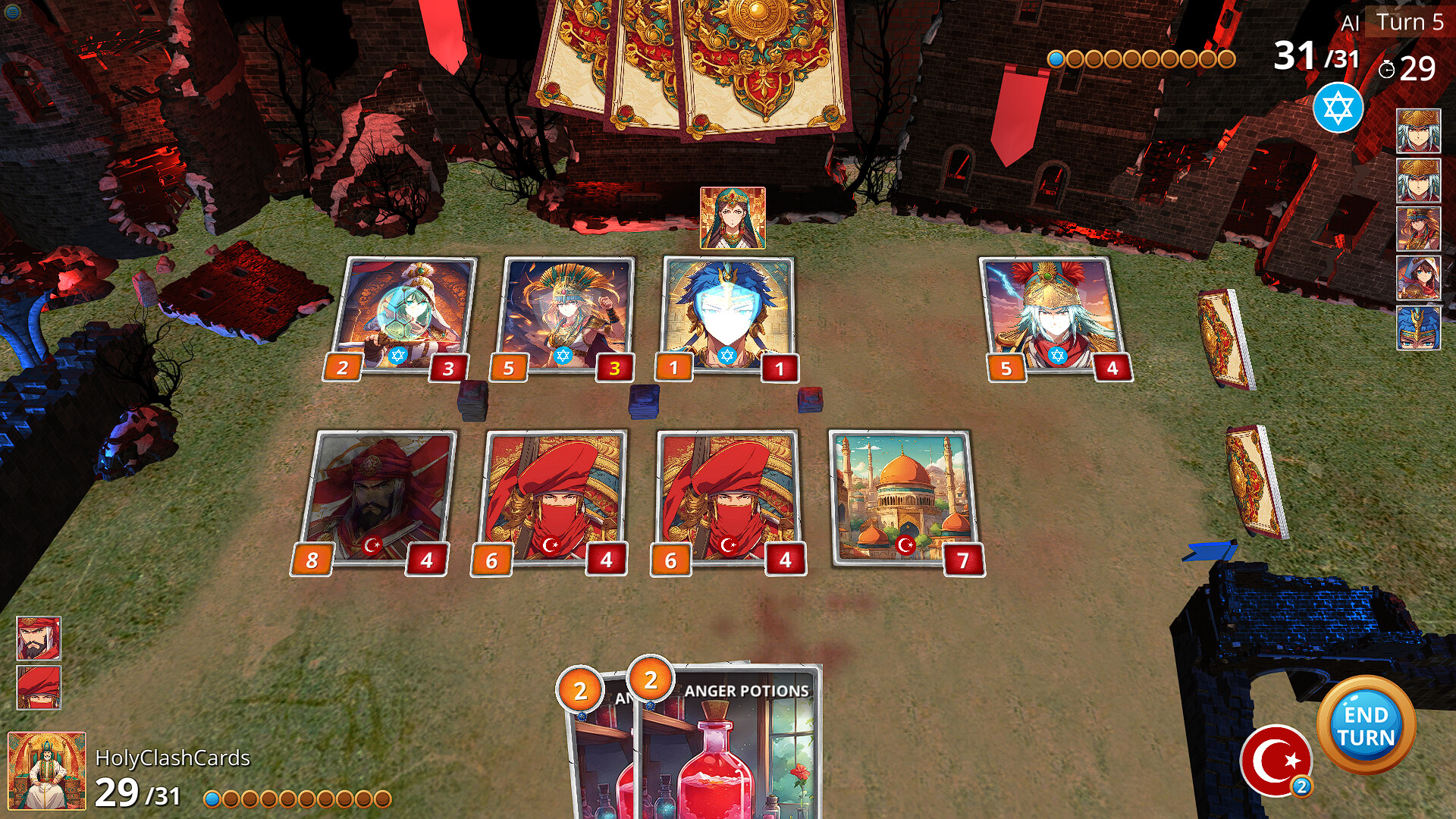This screenshot has height=819, width=1456.
Task: Click the Star of David badge on the 5/4 lightning warrior card
Action: [1057, 355]
